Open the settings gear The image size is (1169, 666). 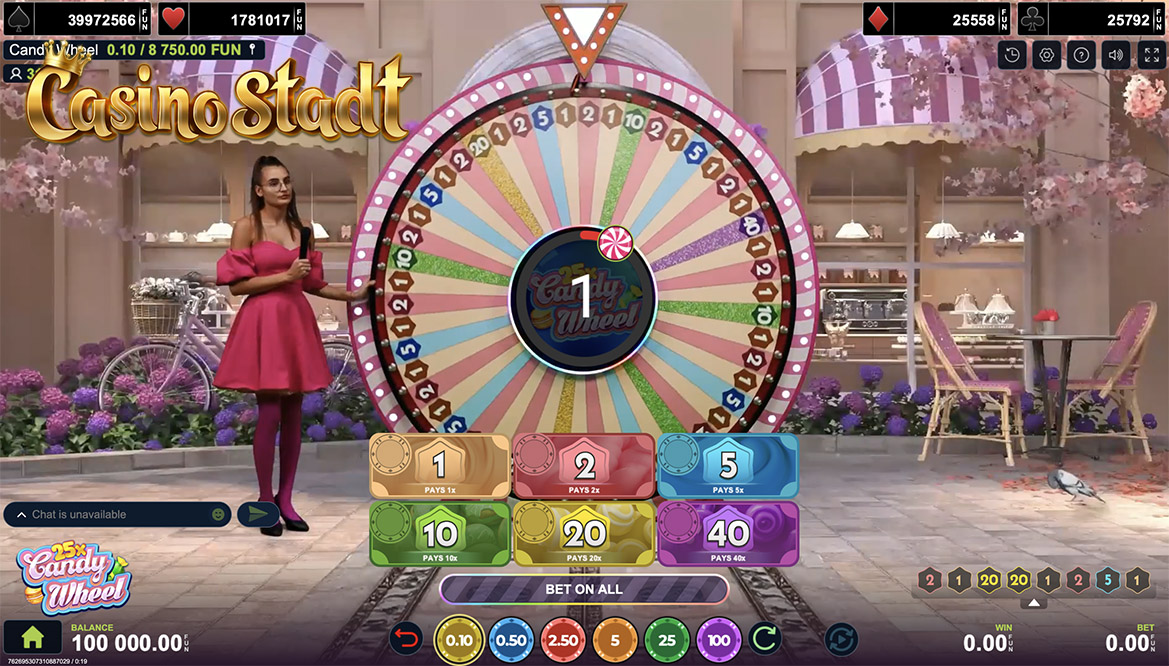[1047, 55]
